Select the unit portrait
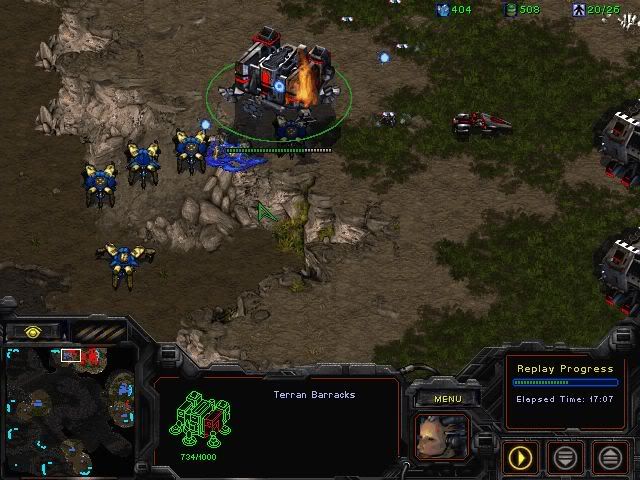 [441, 436]
